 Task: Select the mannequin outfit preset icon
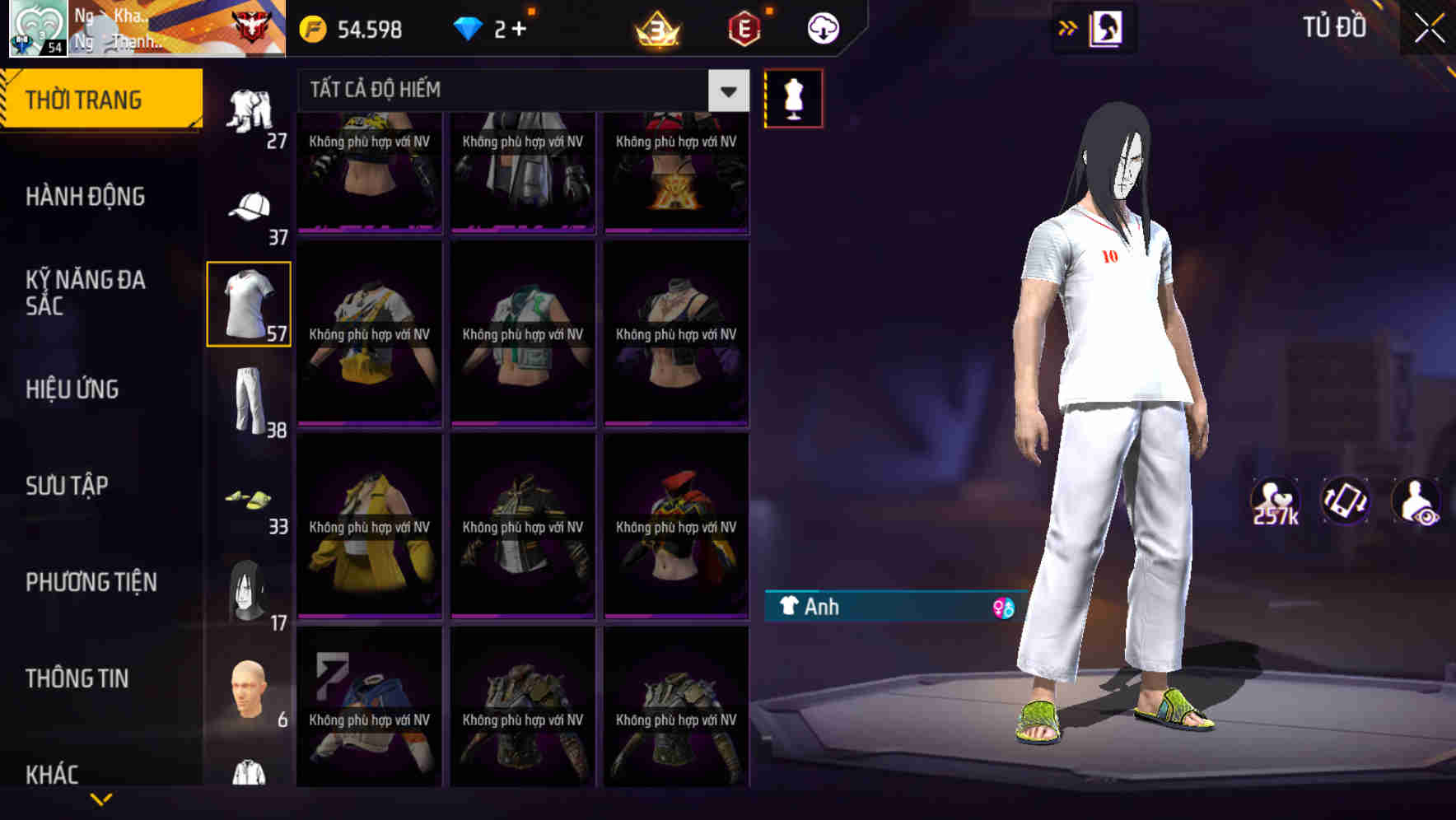pos(793,97)
